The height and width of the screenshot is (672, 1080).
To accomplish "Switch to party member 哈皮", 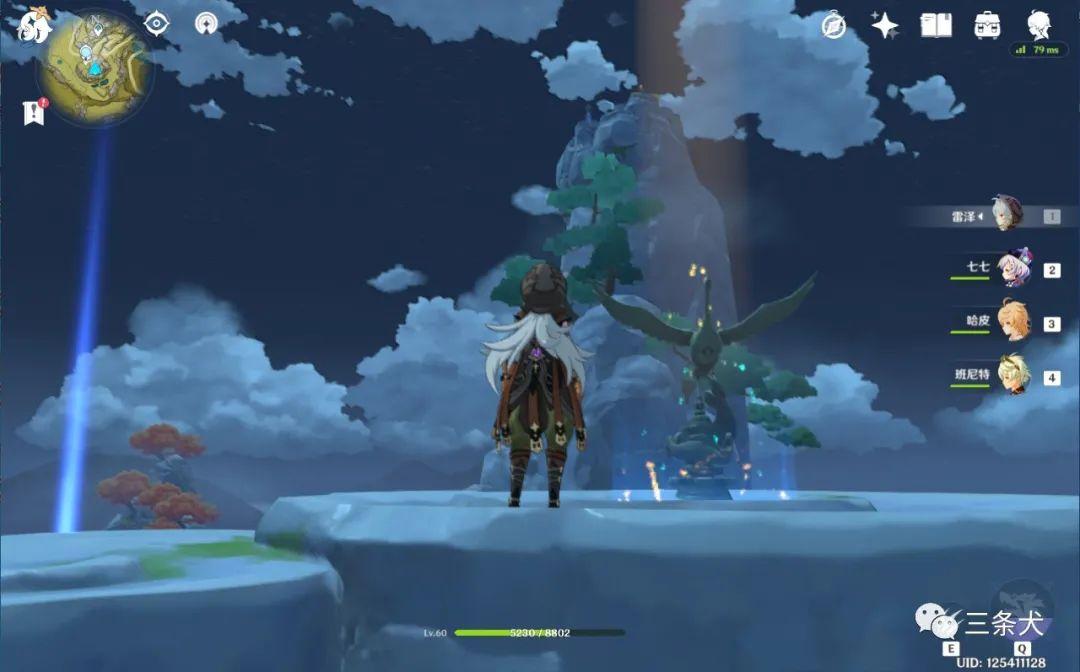I will pyautogui.click(x=1012, y=323).
